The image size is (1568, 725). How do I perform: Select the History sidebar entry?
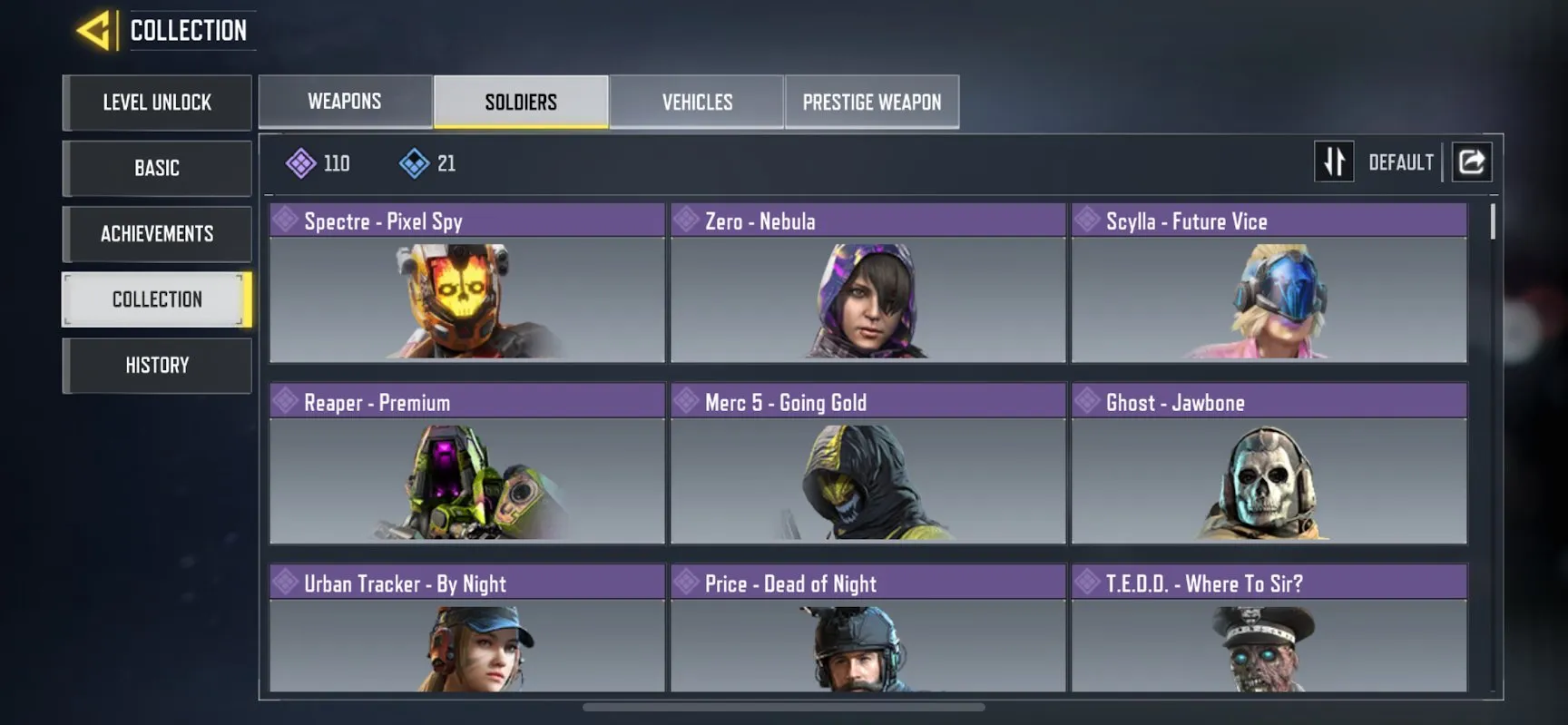click(x=156, y=365)
